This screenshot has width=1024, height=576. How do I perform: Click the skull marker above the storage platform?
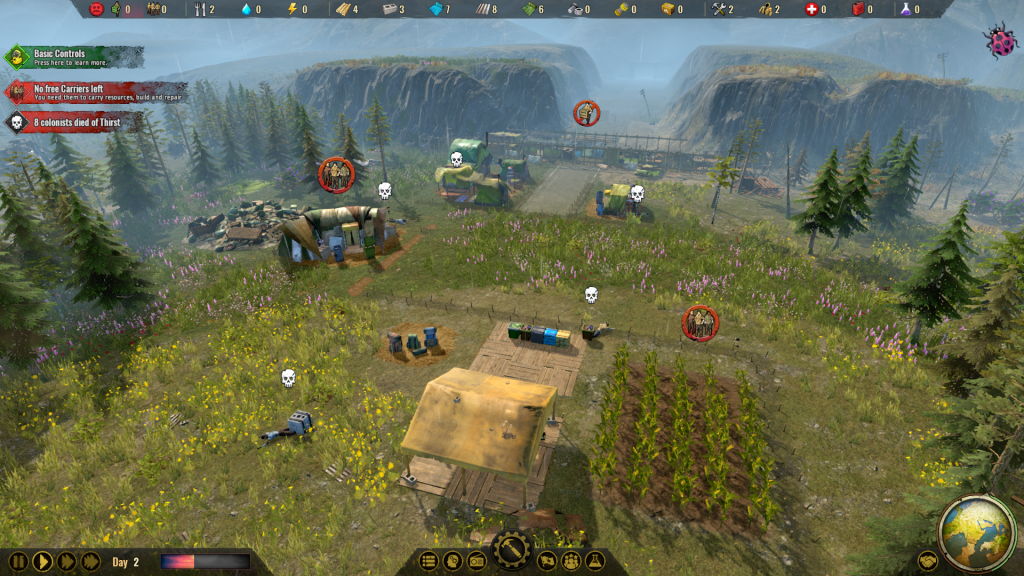tap(591, 295)
